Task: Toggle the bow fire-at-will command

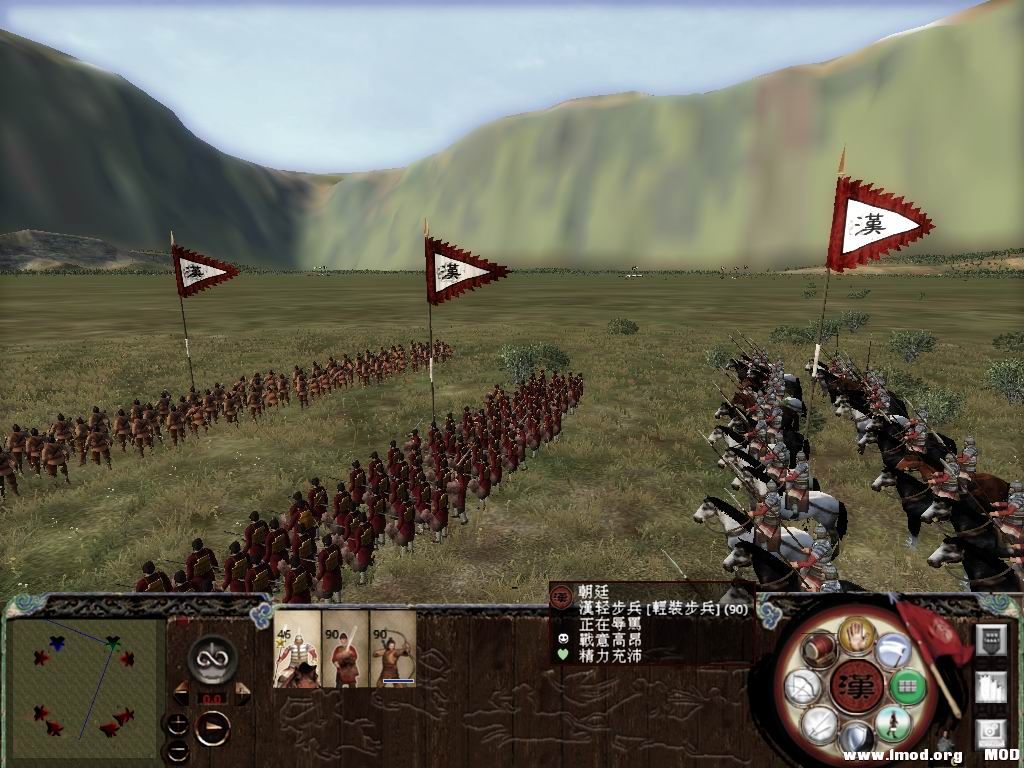Action: [802, 687]
